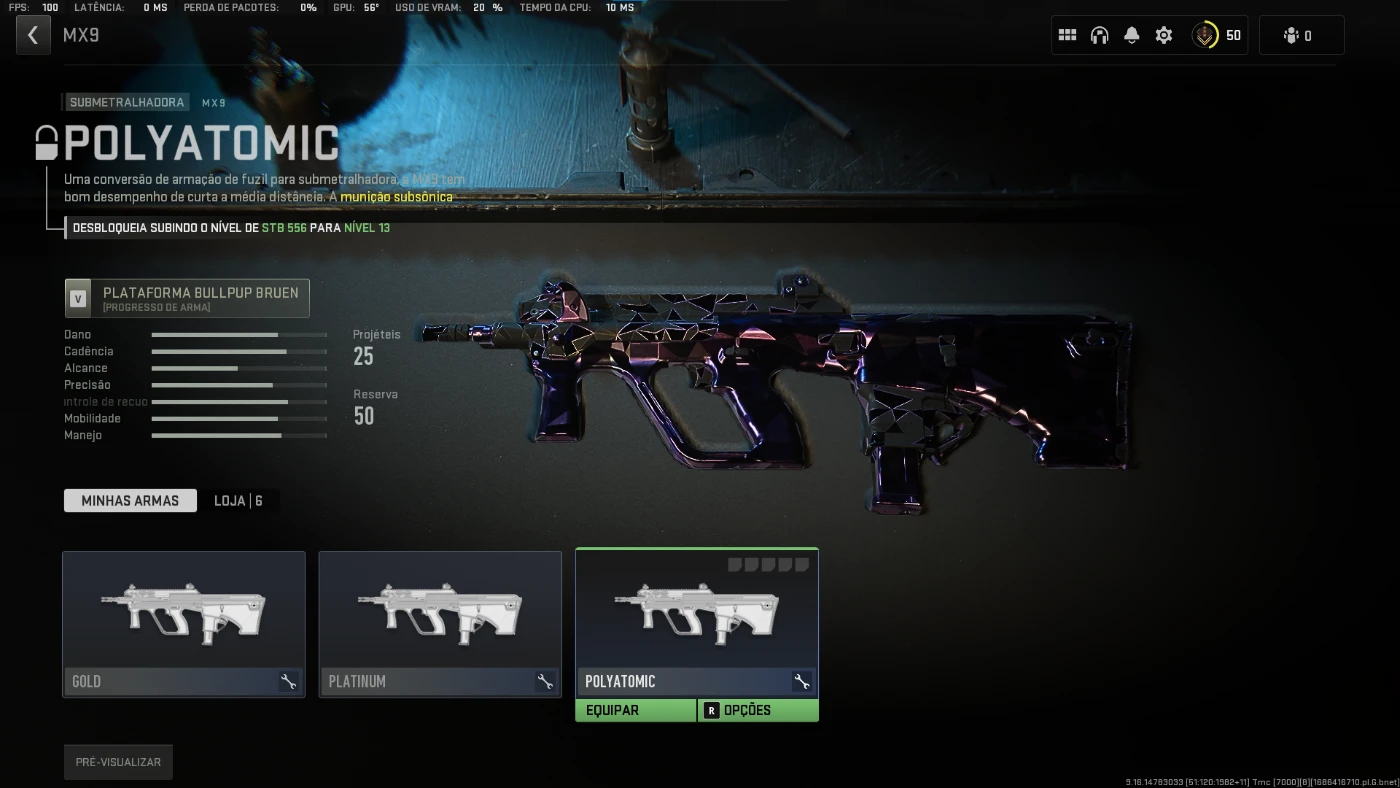Viewport: 1400px width, 788px height.
Task: Click the NÍVEL 13 unlock requirement text
Action: pyautogui.click(x=369, y=228)
